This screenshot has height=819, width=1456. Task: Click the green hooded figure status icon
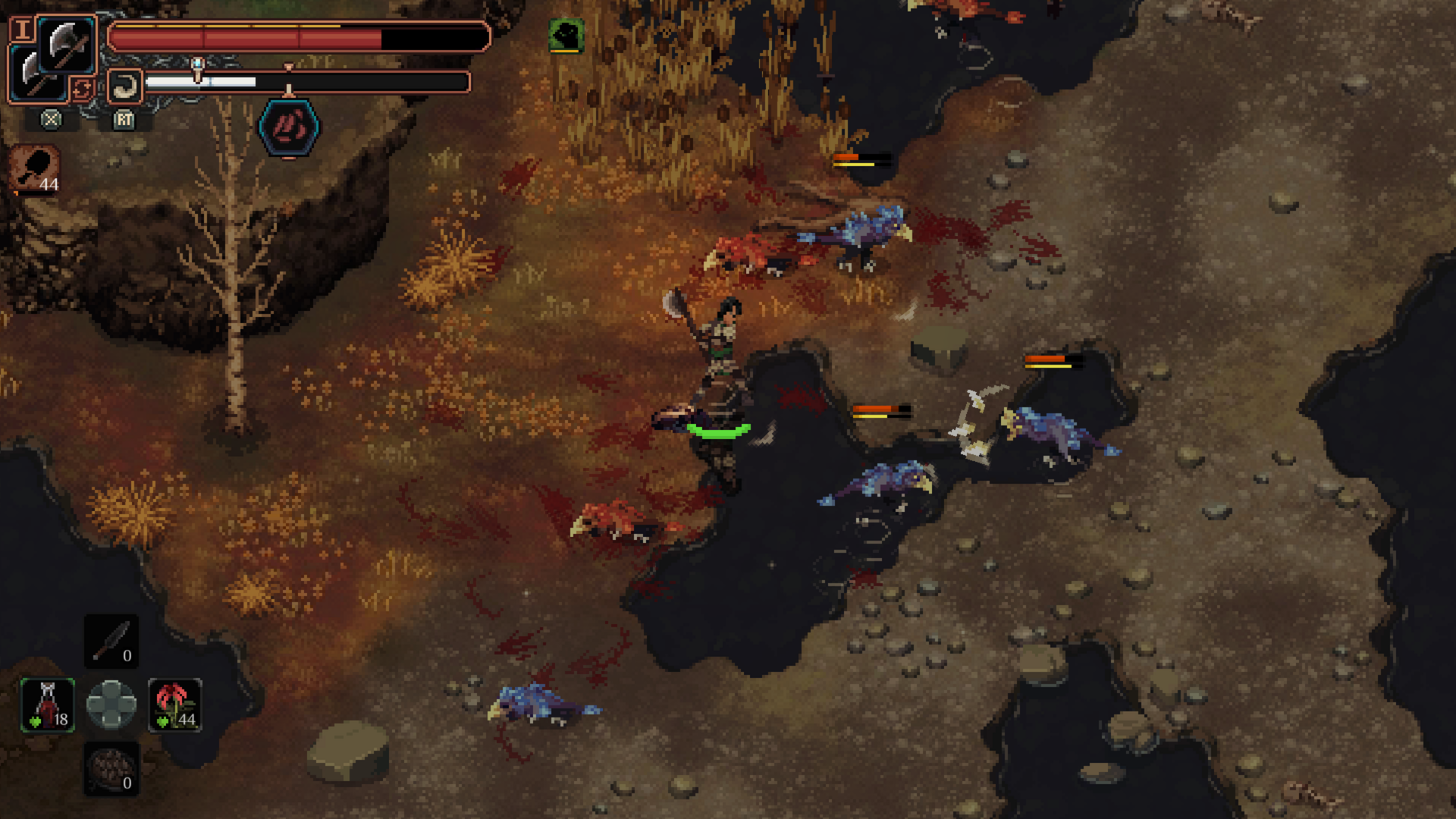pos(566,35)
